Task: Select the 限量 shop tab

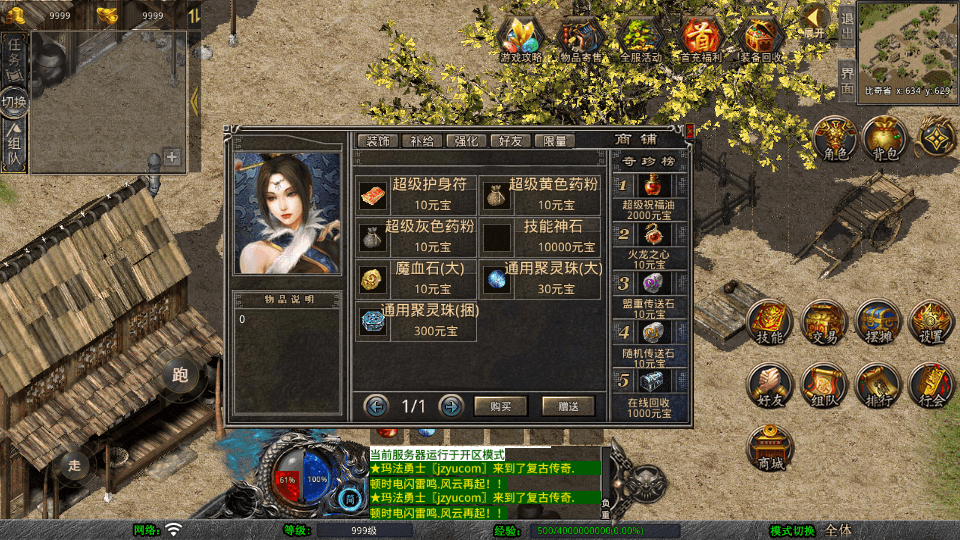Action: (x=556, y=141)
